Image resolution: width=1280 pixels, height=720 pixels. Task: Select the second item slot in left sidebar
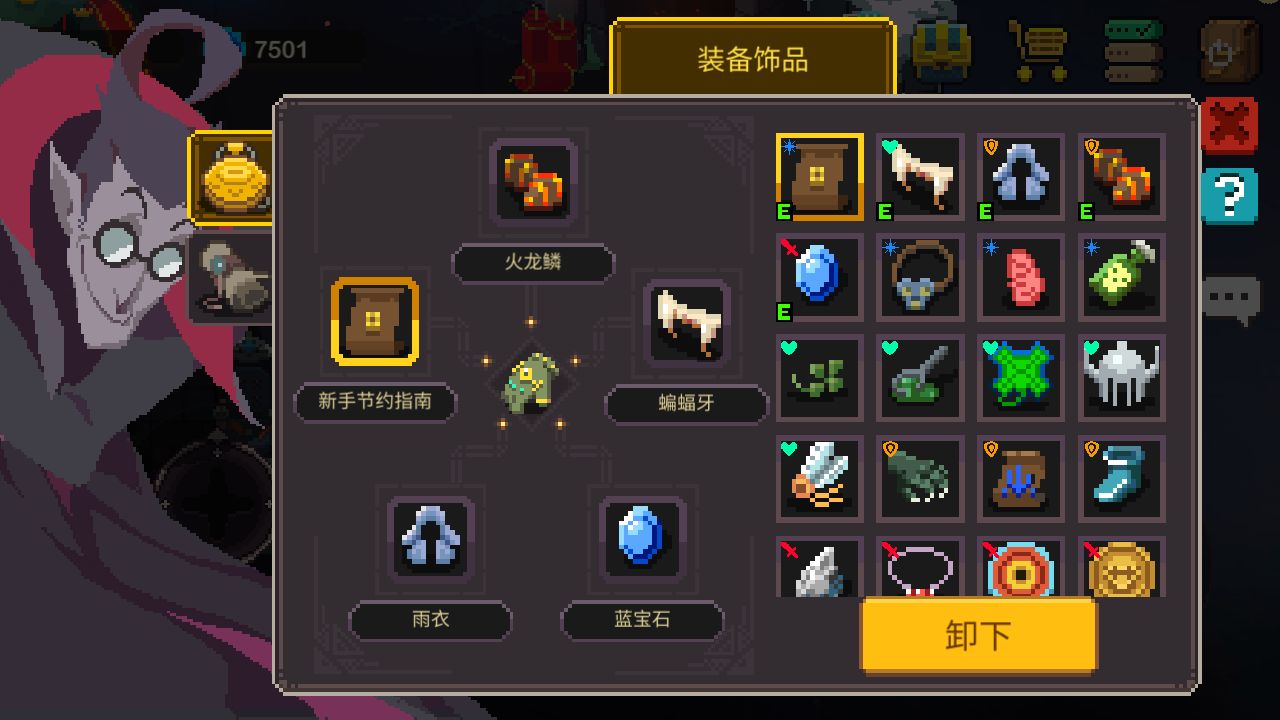click(232, 275)
